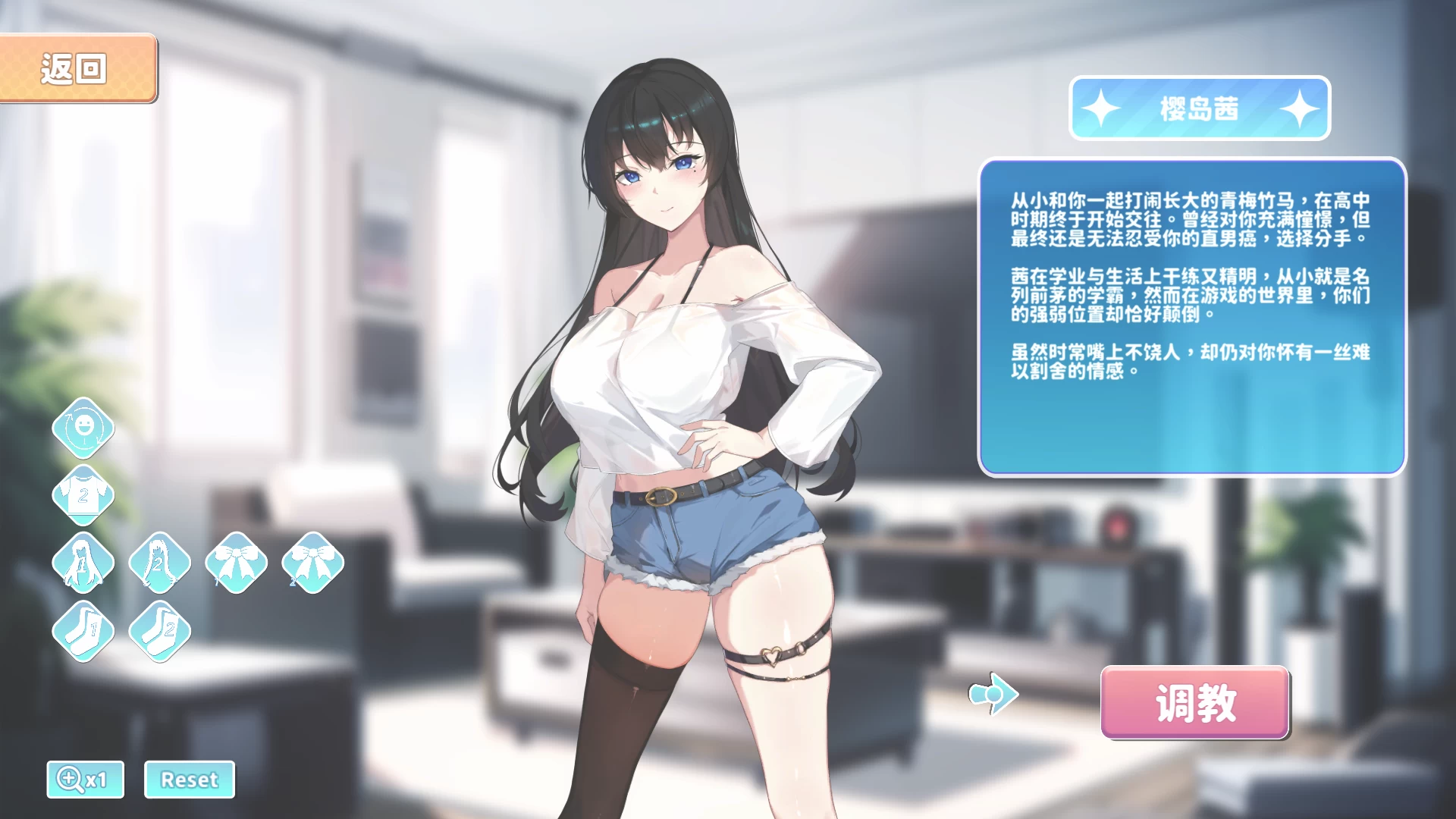
Task: Click the x1 zoom multiplier control
Action: pyautogui.click(x=85, y=779)
